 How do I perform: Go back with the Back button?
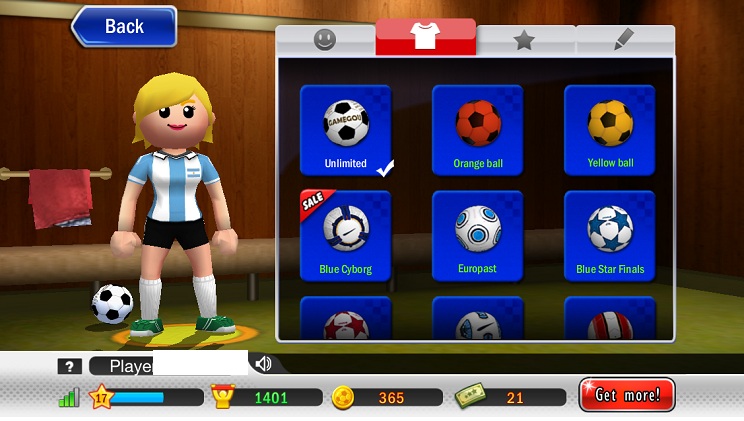point(124,27)
